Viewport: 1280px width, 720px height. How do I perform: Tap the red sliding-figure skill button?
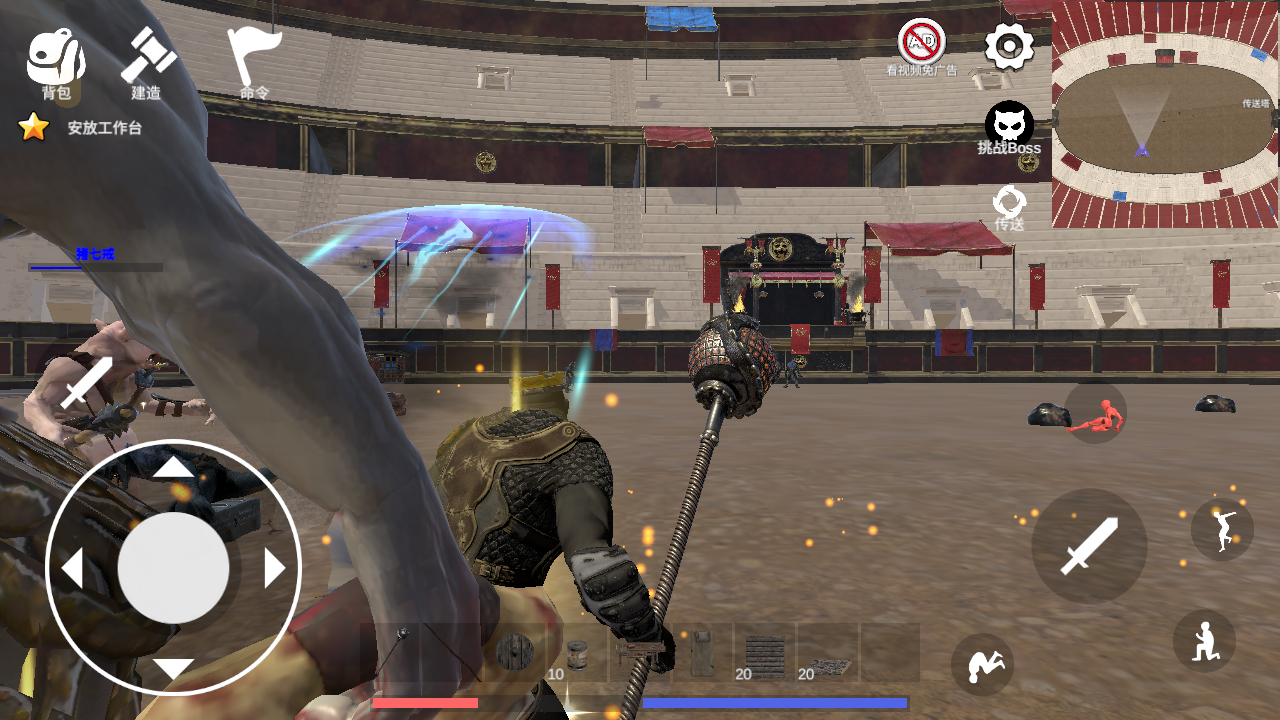(1095, 414)
